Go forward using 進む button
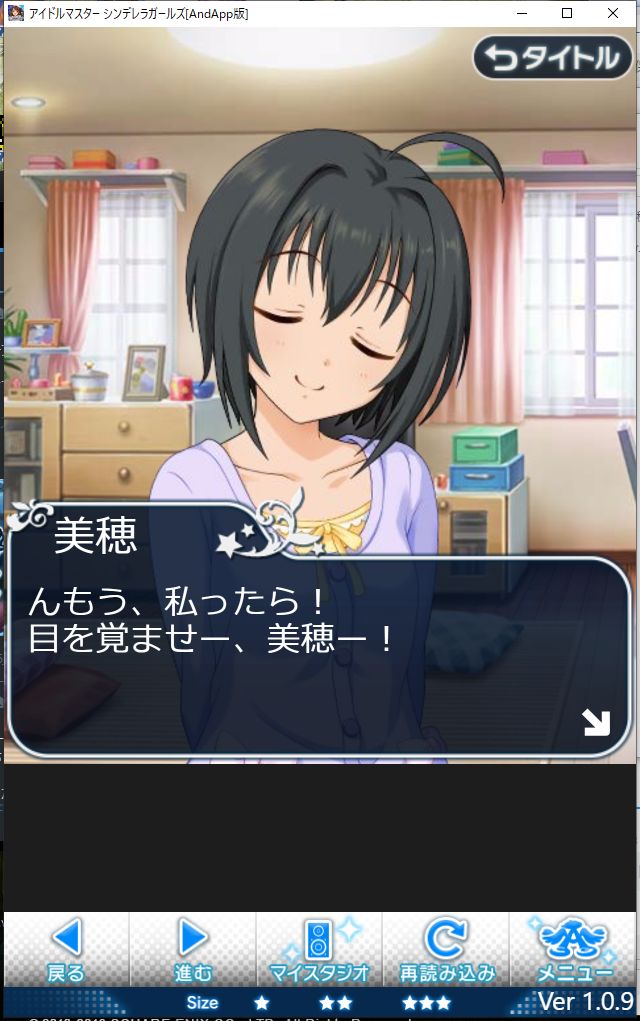This screenshot has width=640, height=1021. tap(193, 949)
